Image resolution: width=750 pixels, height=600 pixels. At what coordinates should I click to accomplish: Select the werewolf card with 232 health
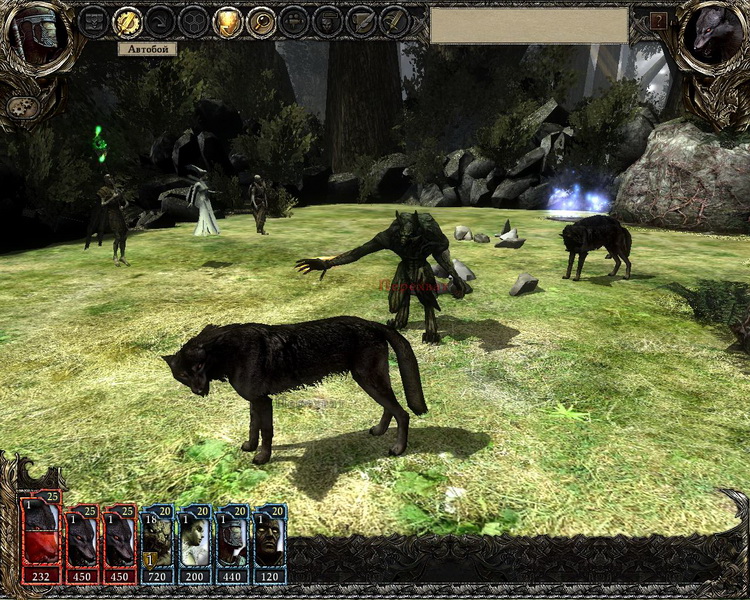pyautogui.click(x=42, y=540)
